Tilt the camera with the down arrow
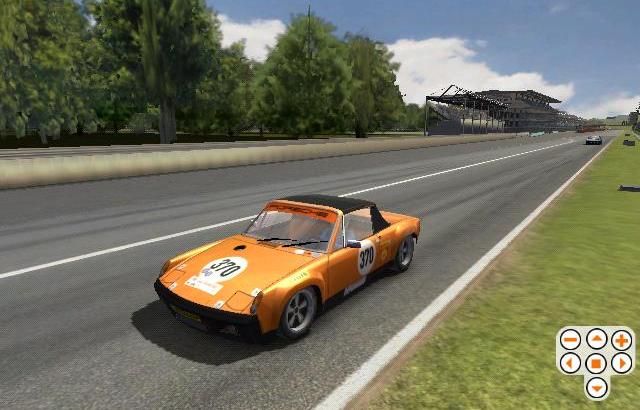 pos(596,387)
